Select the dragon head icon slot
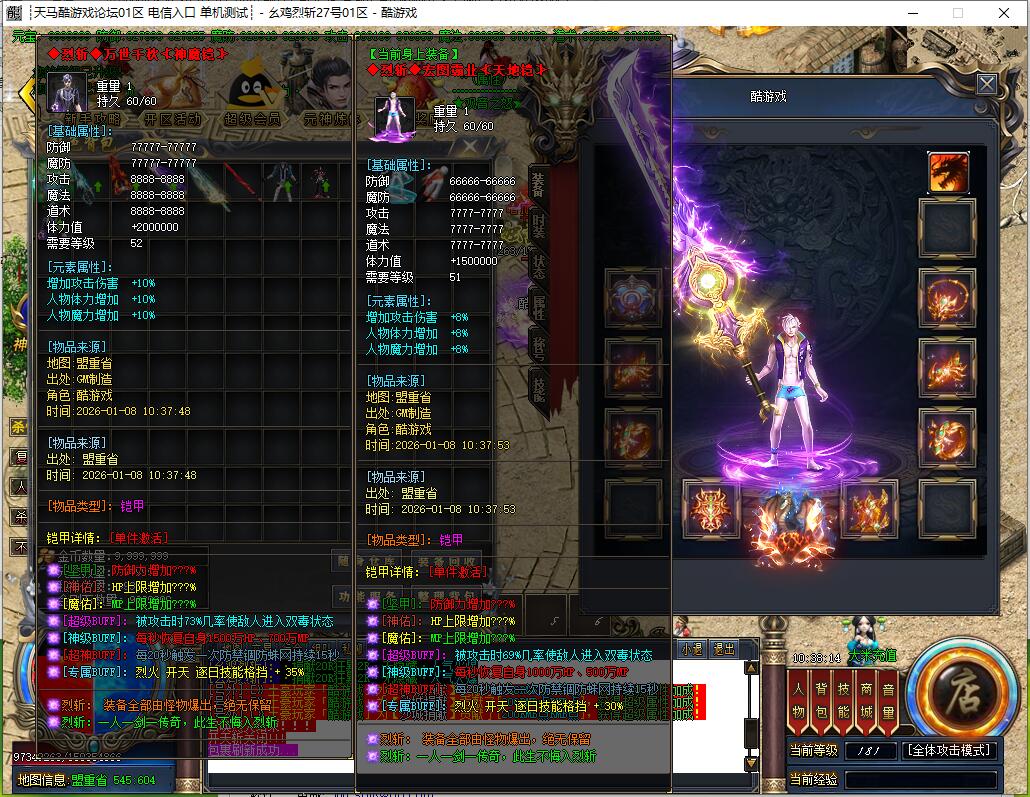Viewport: 1030px width, 797px height. (x=947, y=172)
